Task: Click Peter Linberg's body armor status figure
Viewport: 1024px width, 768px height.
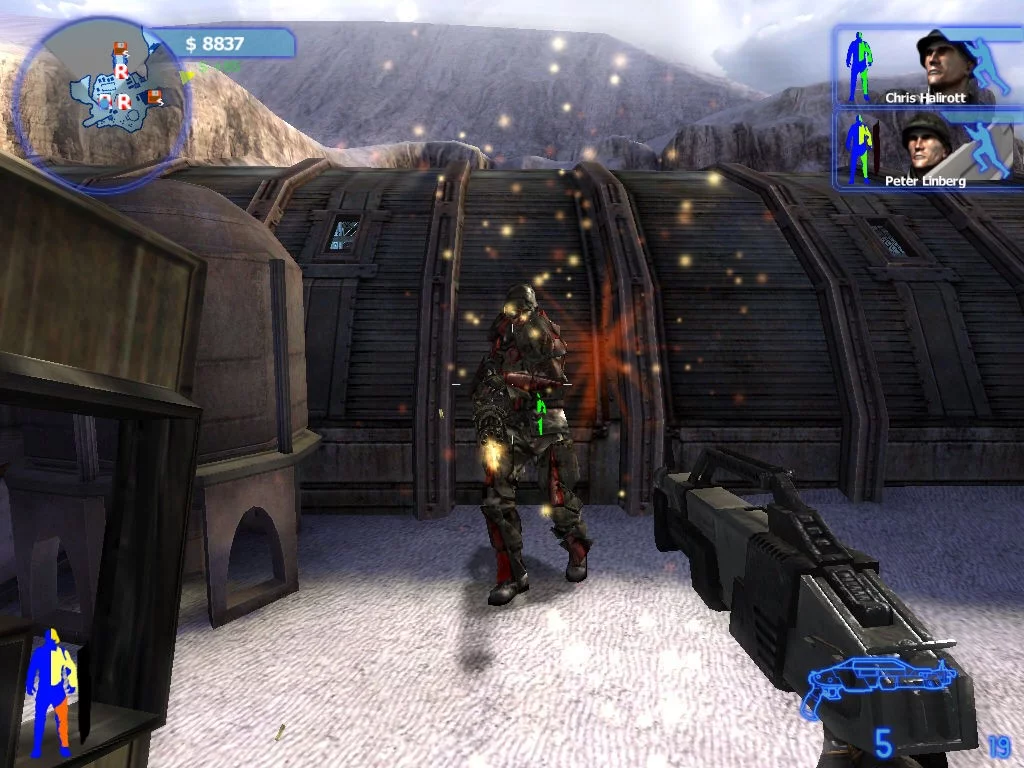Action: tap(859, 150)
